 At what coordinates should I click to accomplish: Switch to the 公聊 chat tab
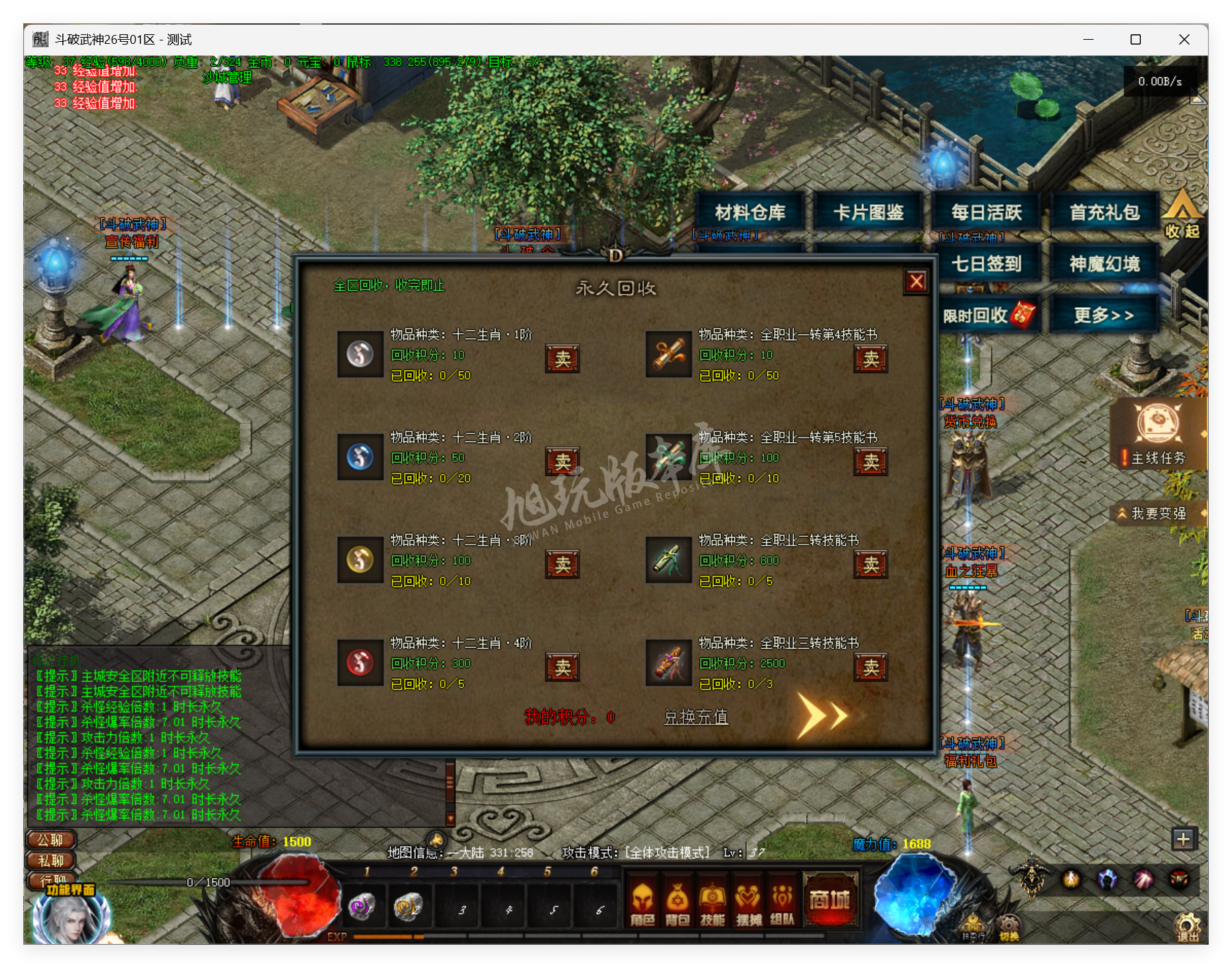50,839
